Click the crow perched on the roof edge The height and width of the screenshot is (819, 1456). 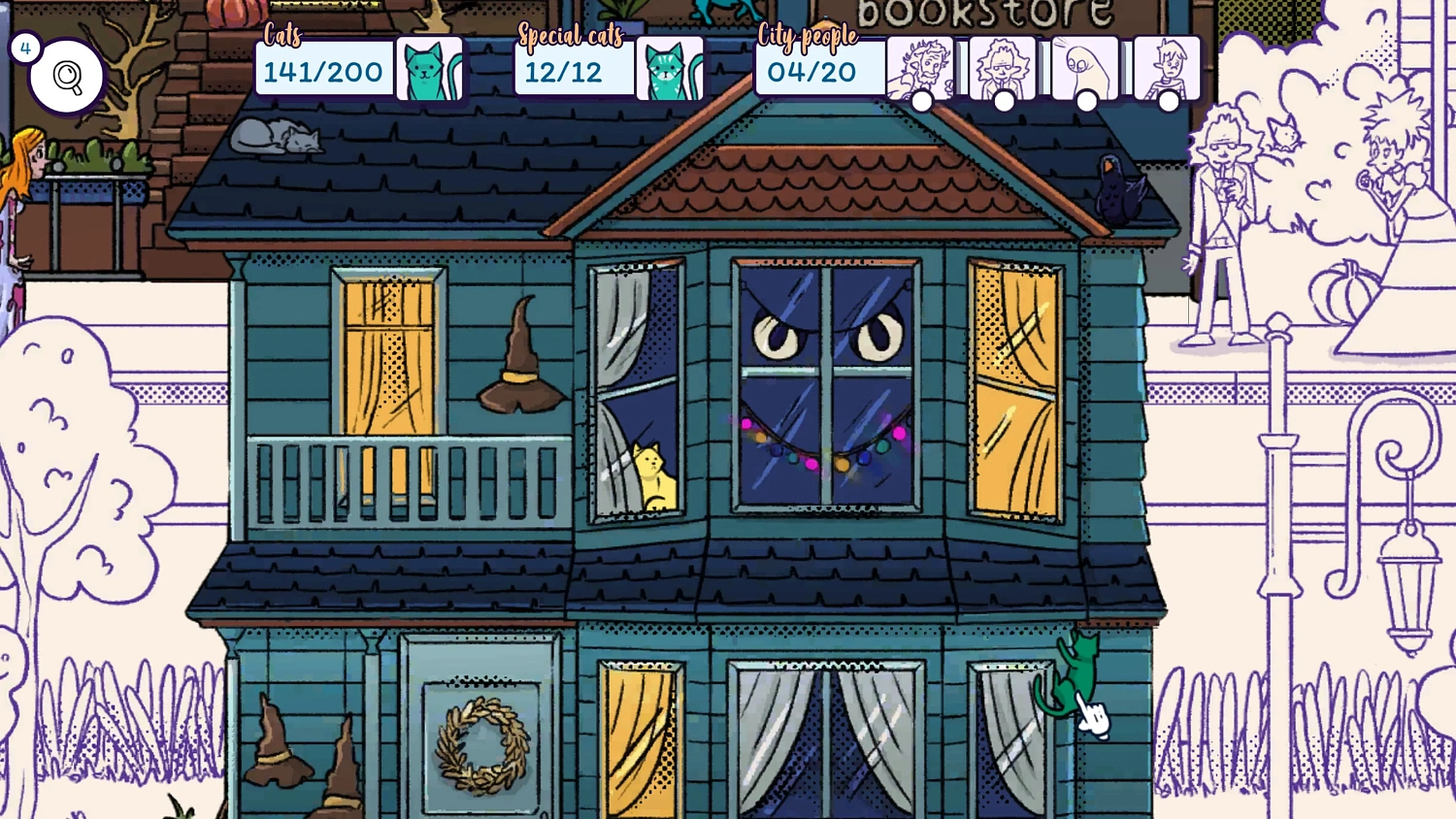click(1114, 184)
